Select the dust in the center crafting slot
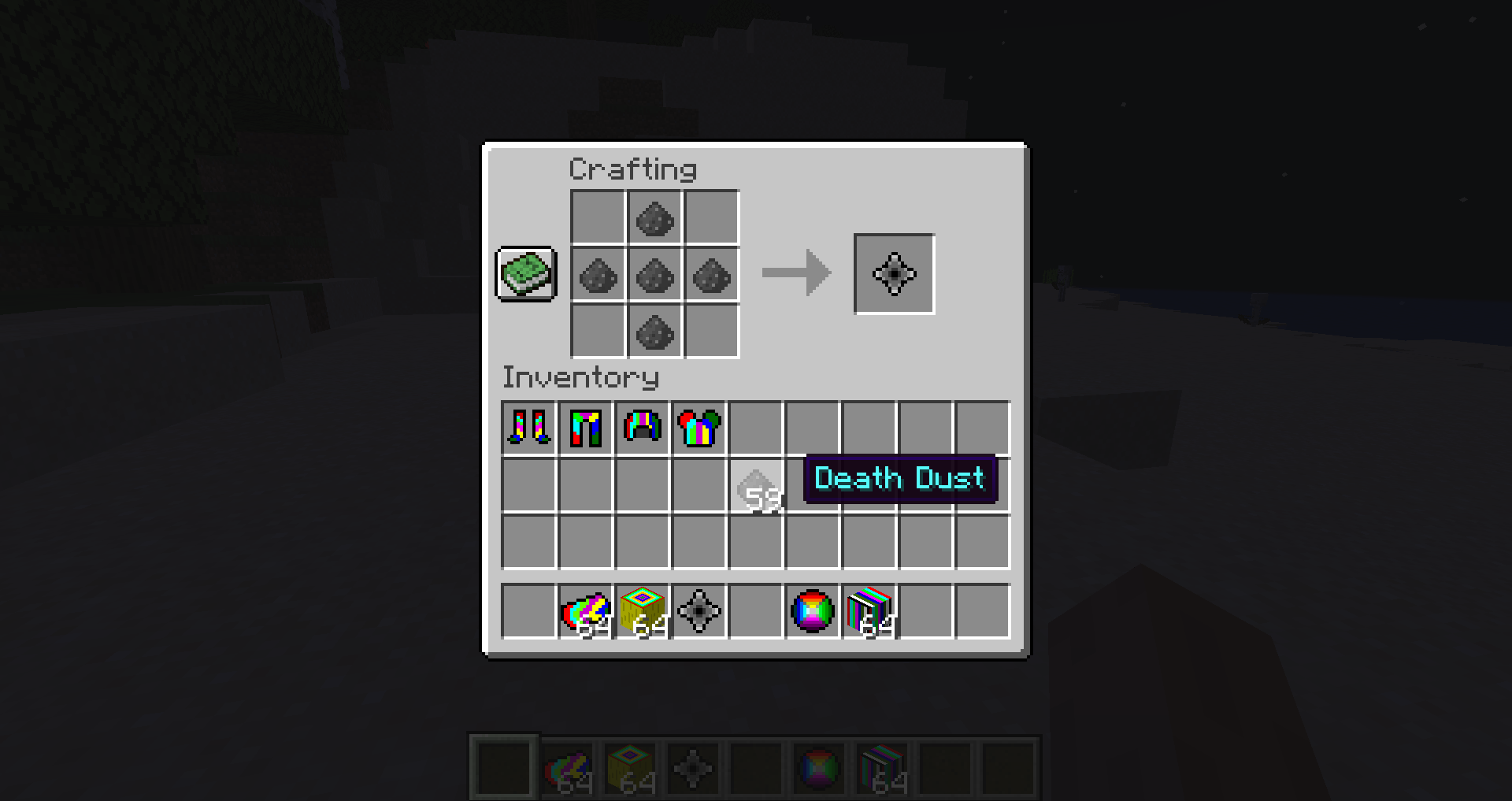 pos(654,276)
